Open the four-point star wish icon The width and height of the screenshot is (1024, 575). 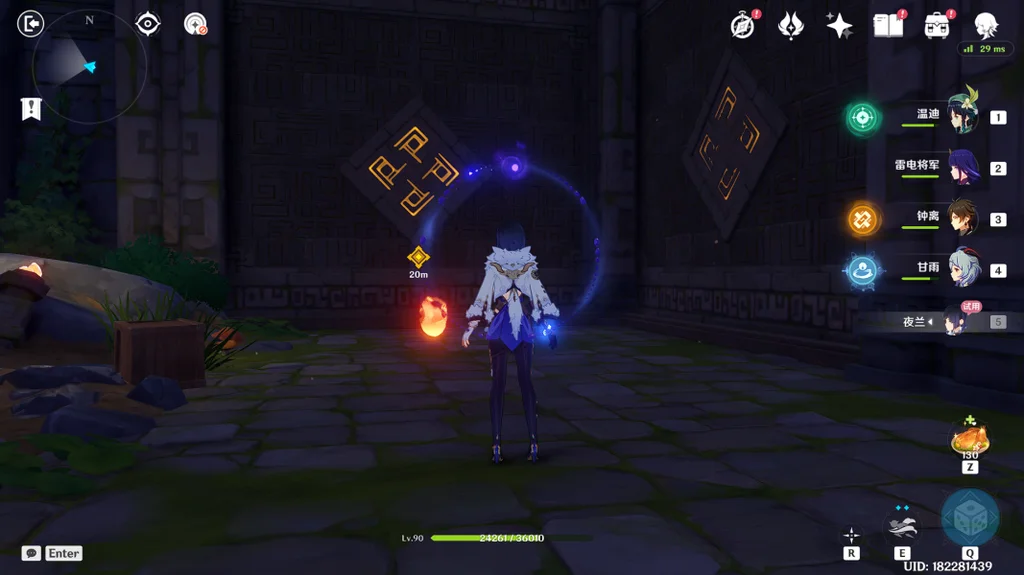point(839,26)
